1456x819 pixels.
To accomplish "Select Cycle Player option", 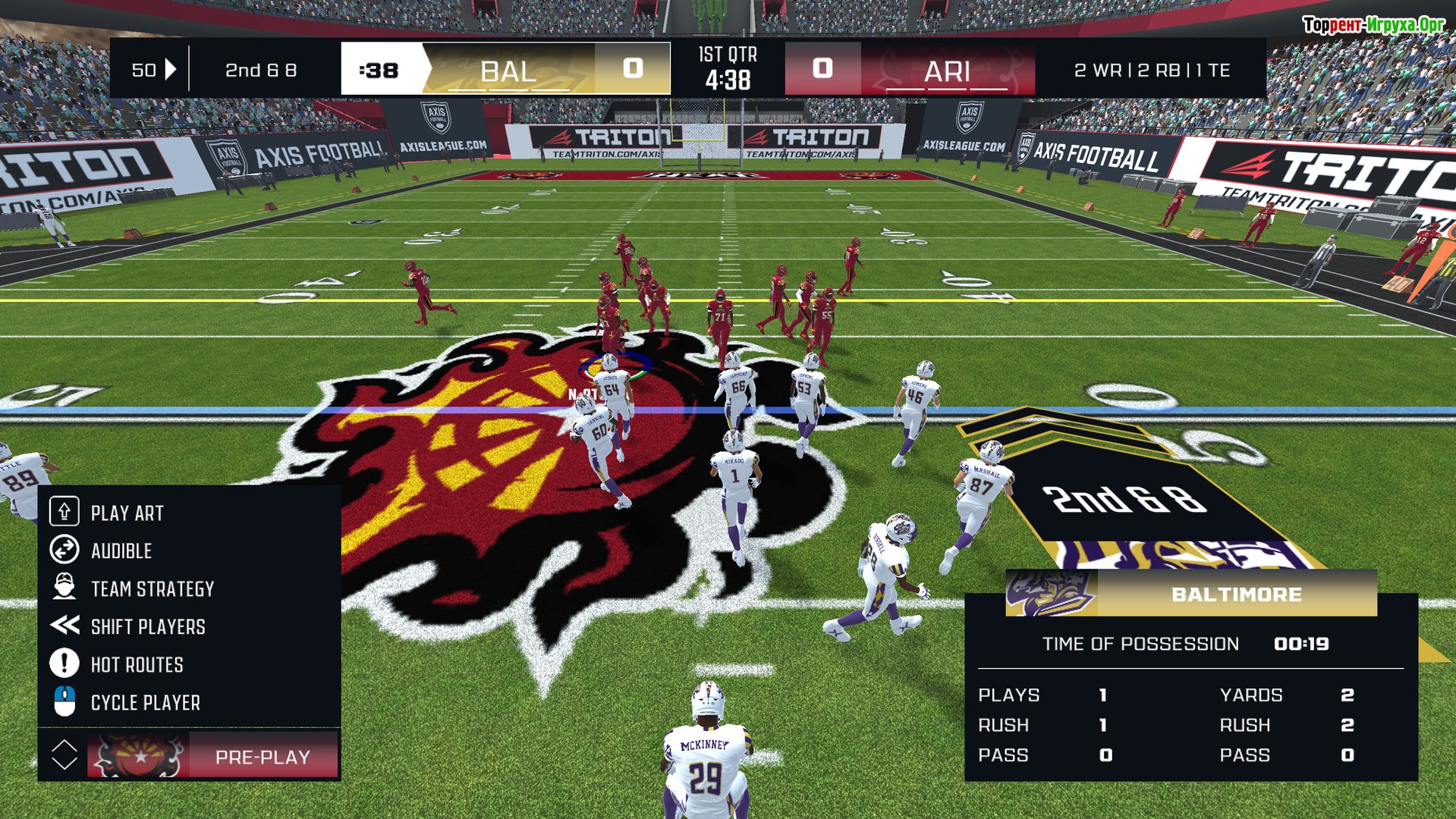I will [x=145, y=703].
